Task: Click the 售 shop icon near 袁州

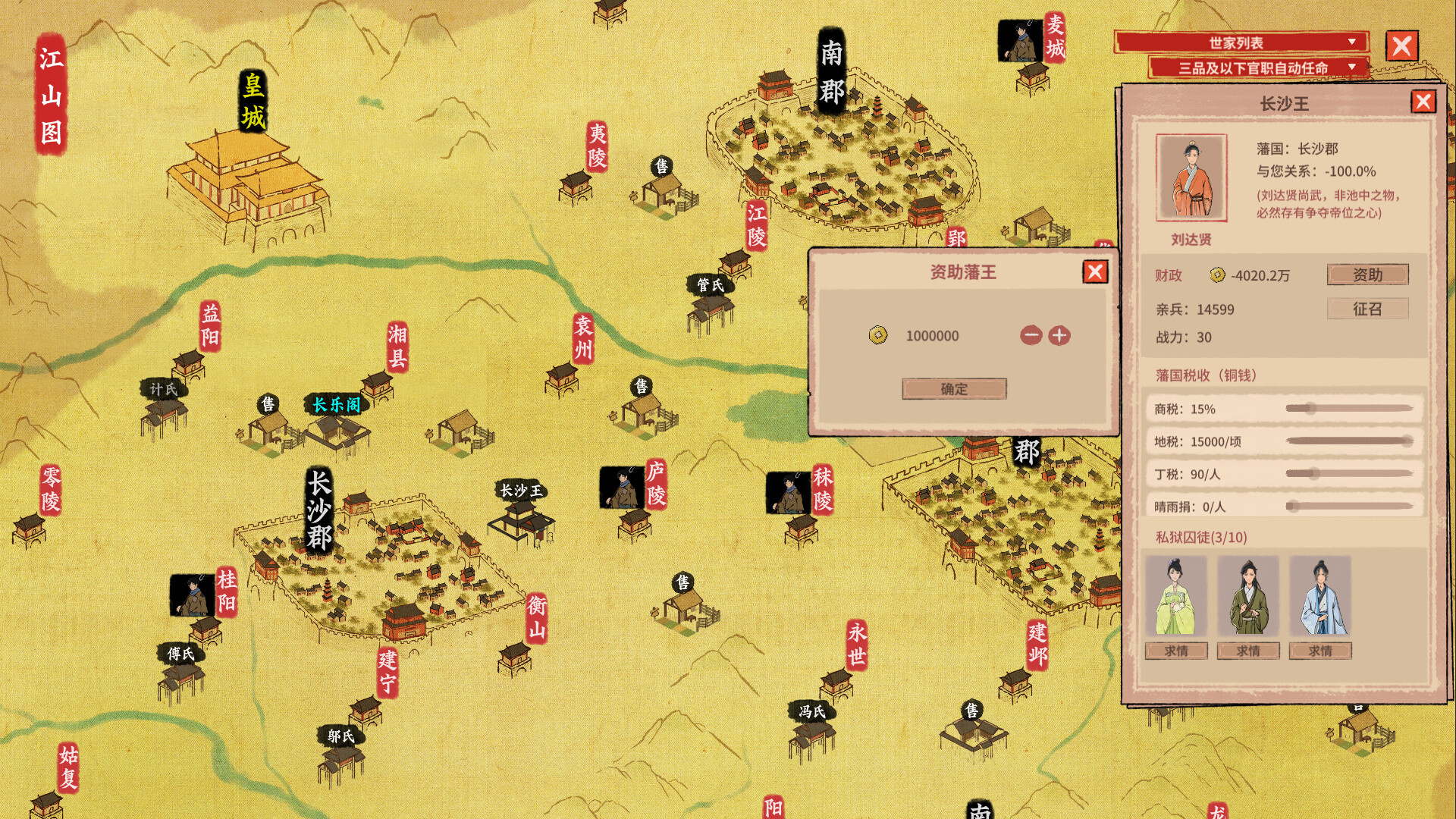Action: [641, 385]
